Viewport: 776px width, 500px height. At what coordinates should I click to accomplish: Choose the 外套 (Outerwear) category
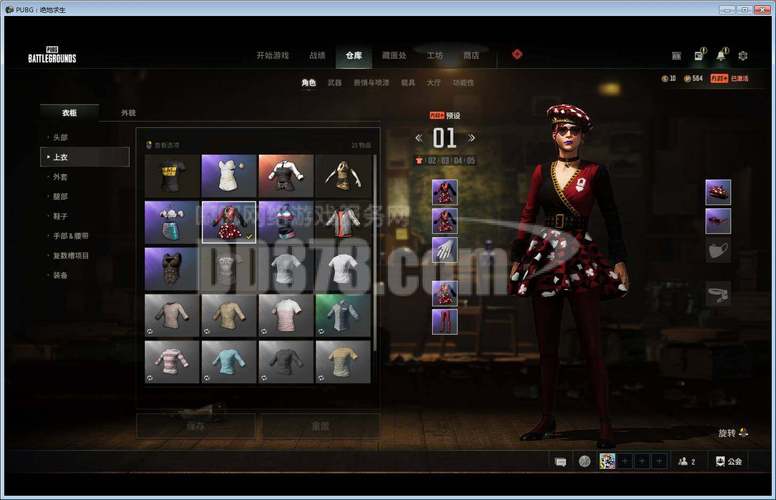pos(60,177)
